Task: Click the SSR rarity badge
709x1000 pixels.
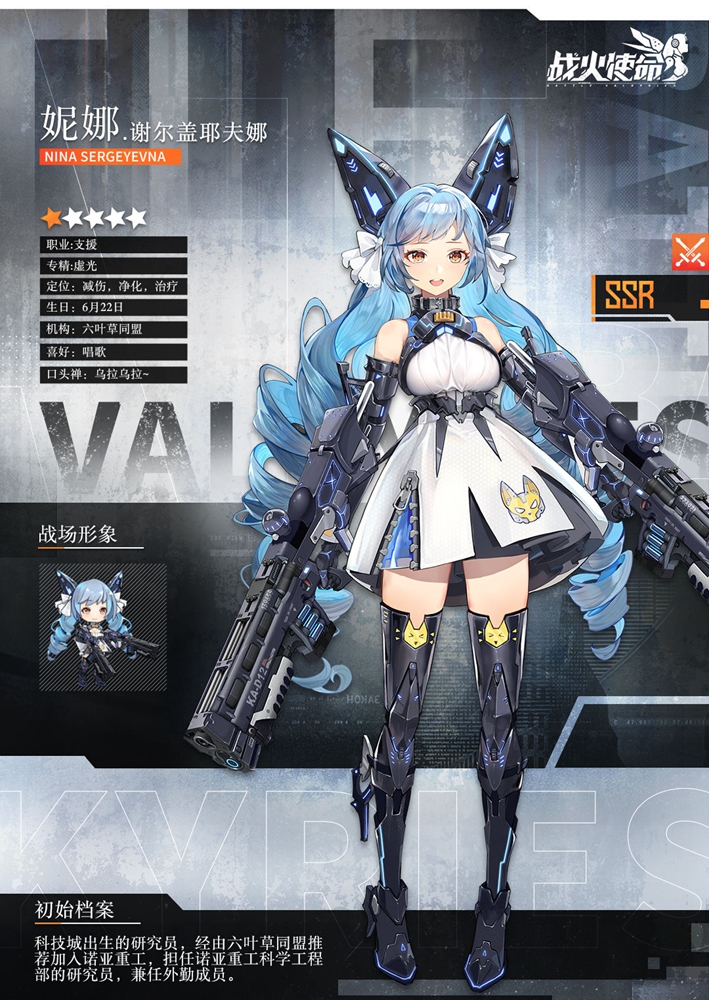Action: pos(630,295)
